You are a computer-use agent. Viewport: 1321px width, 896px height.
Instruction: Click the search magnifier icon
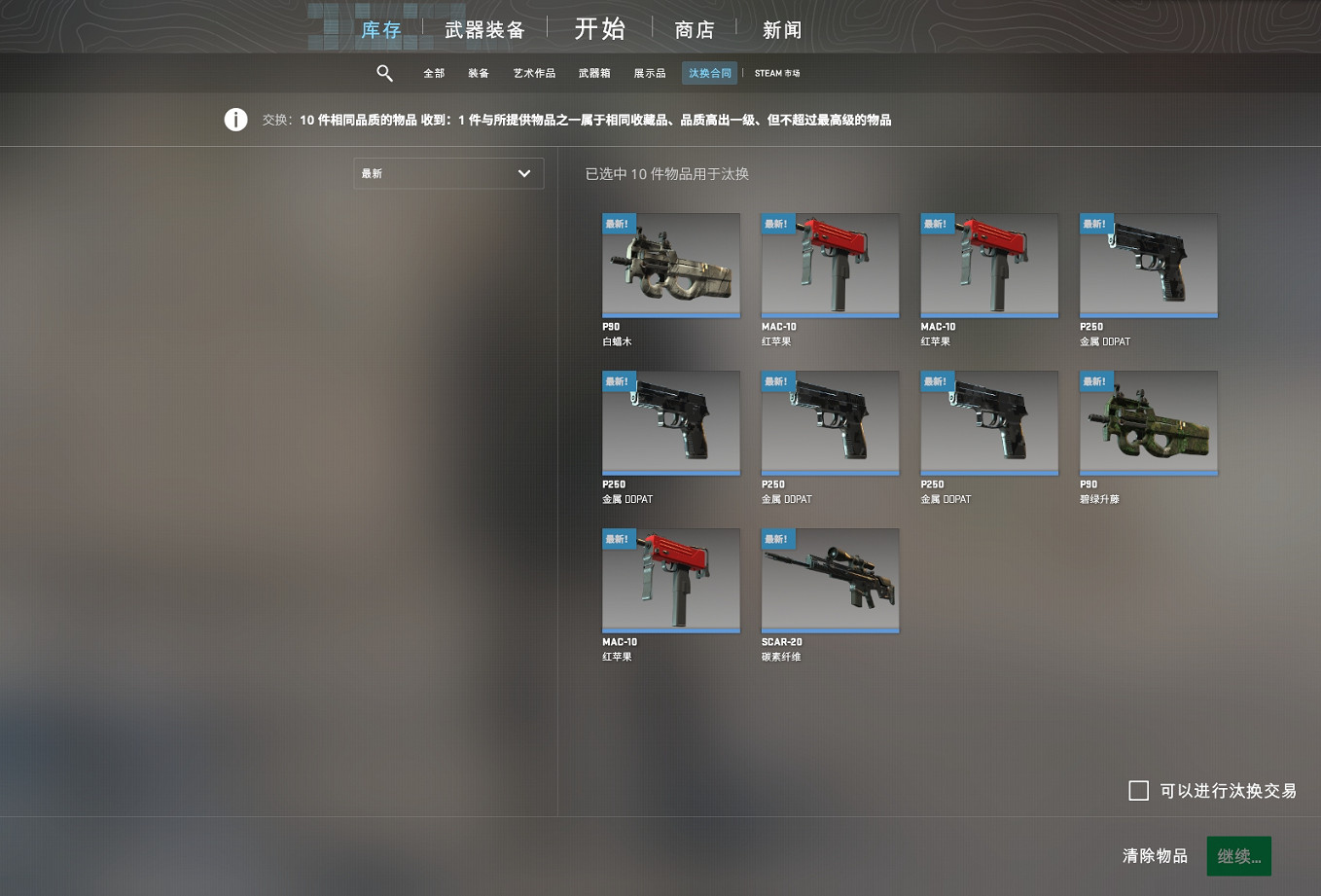point(384,72)
